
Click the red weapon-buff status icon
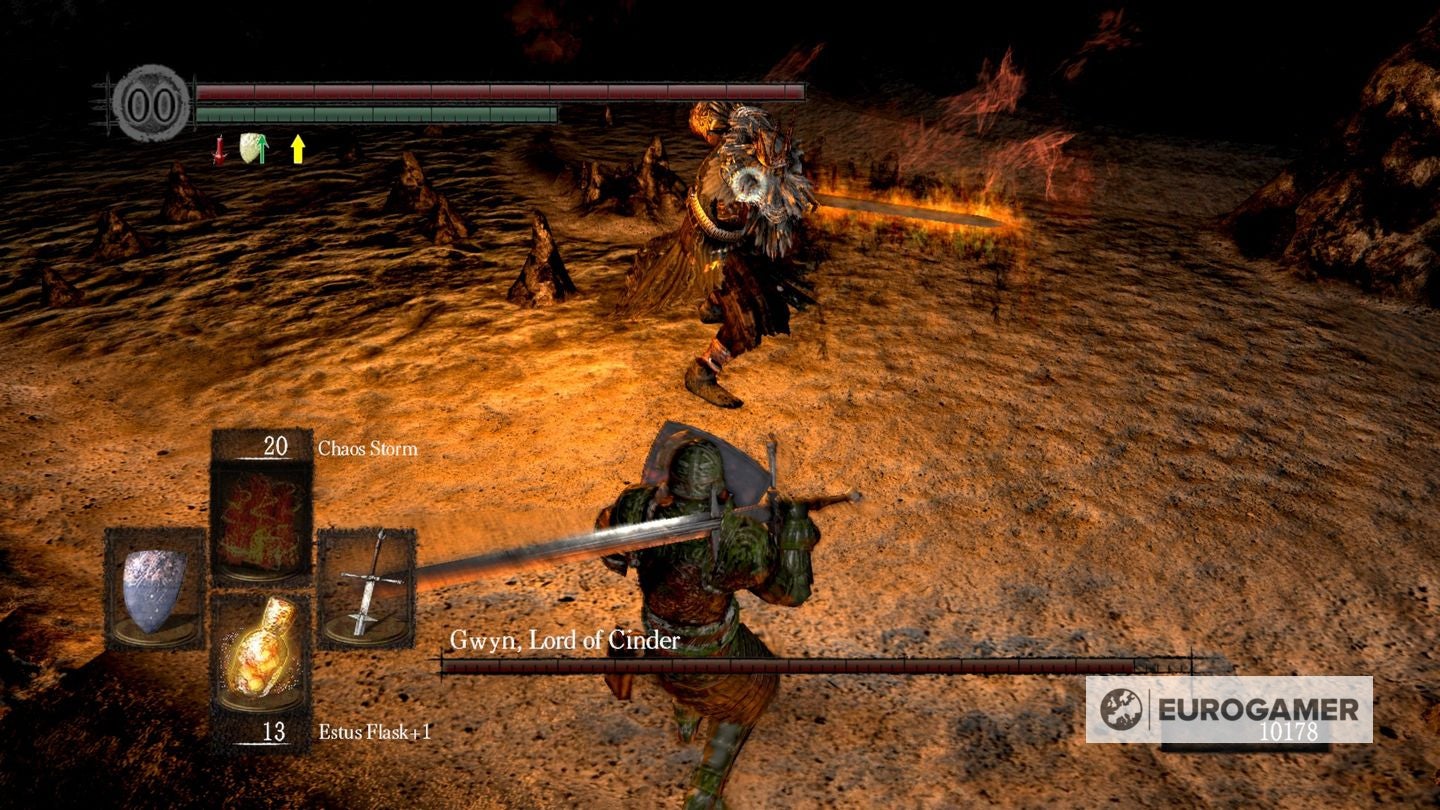[x=219, y=150]
